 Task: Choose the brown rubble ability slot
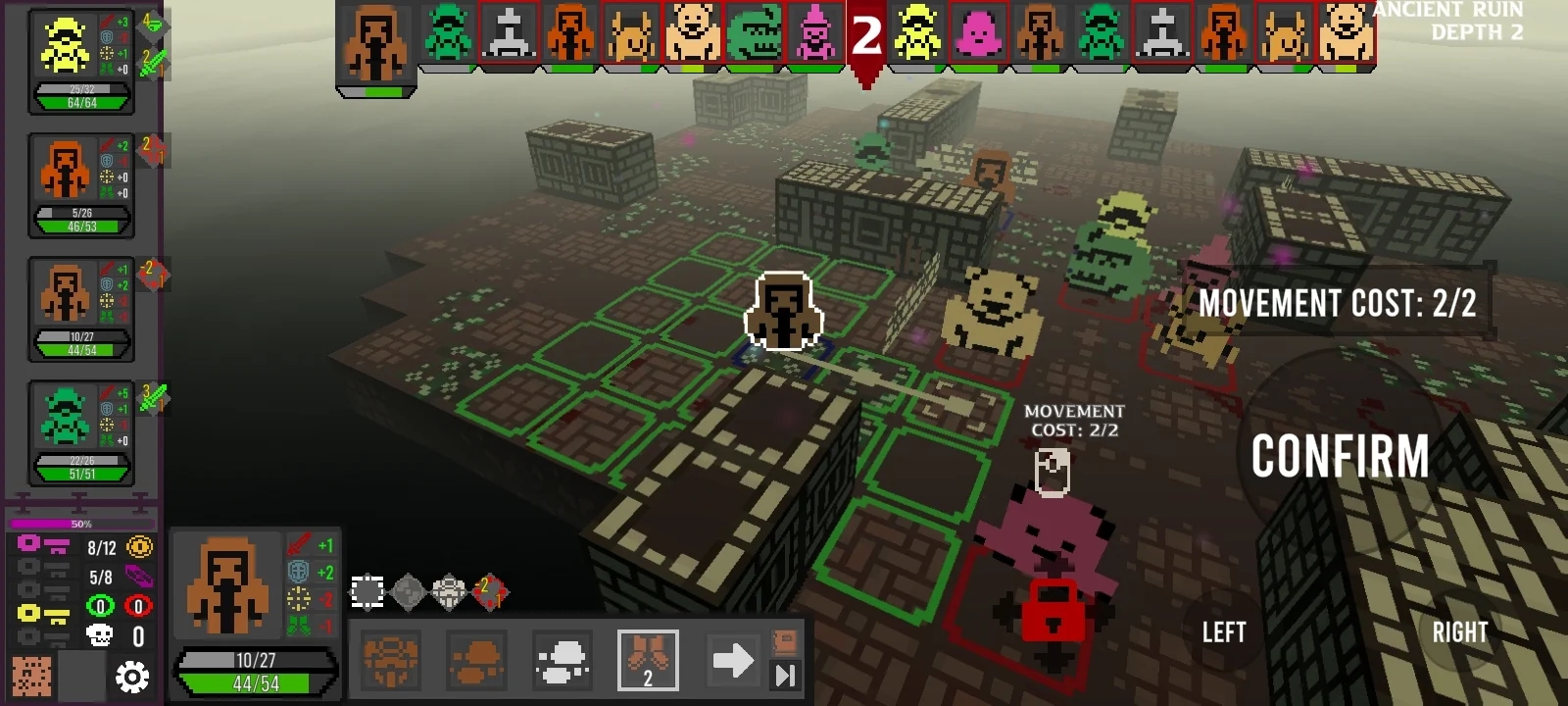(x=476, y=660)
